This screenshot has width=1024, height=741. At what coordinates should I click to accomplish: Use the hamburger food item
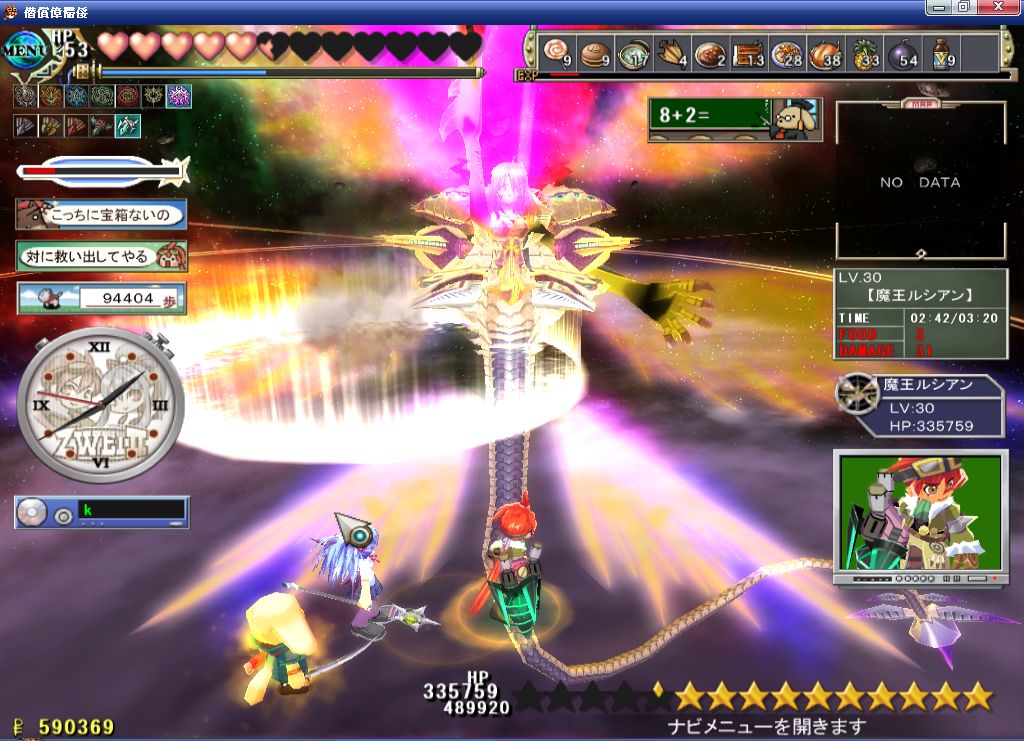(x=595, y=53)
